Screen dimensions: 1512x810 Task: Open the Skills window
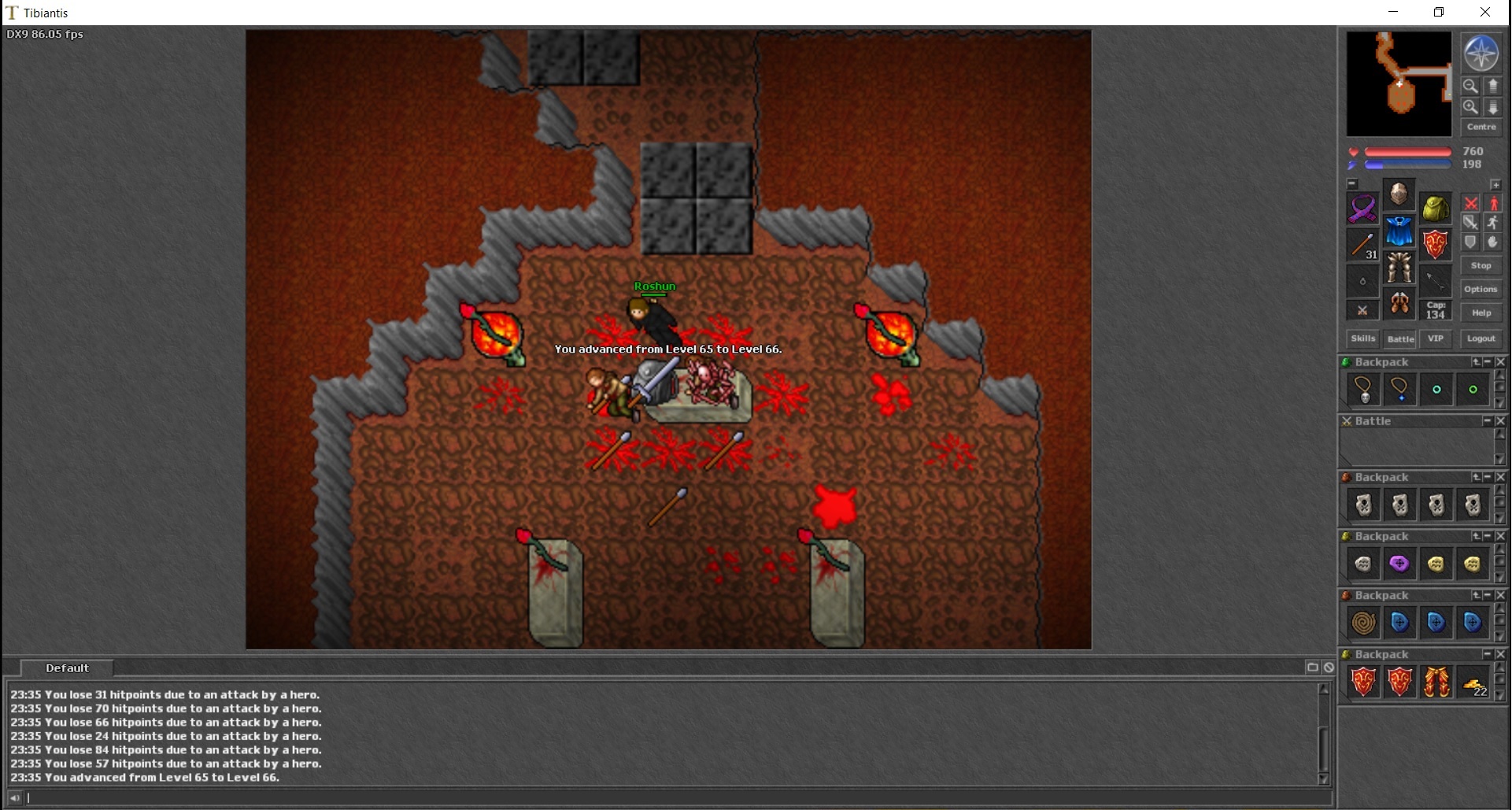point(1362,338)
